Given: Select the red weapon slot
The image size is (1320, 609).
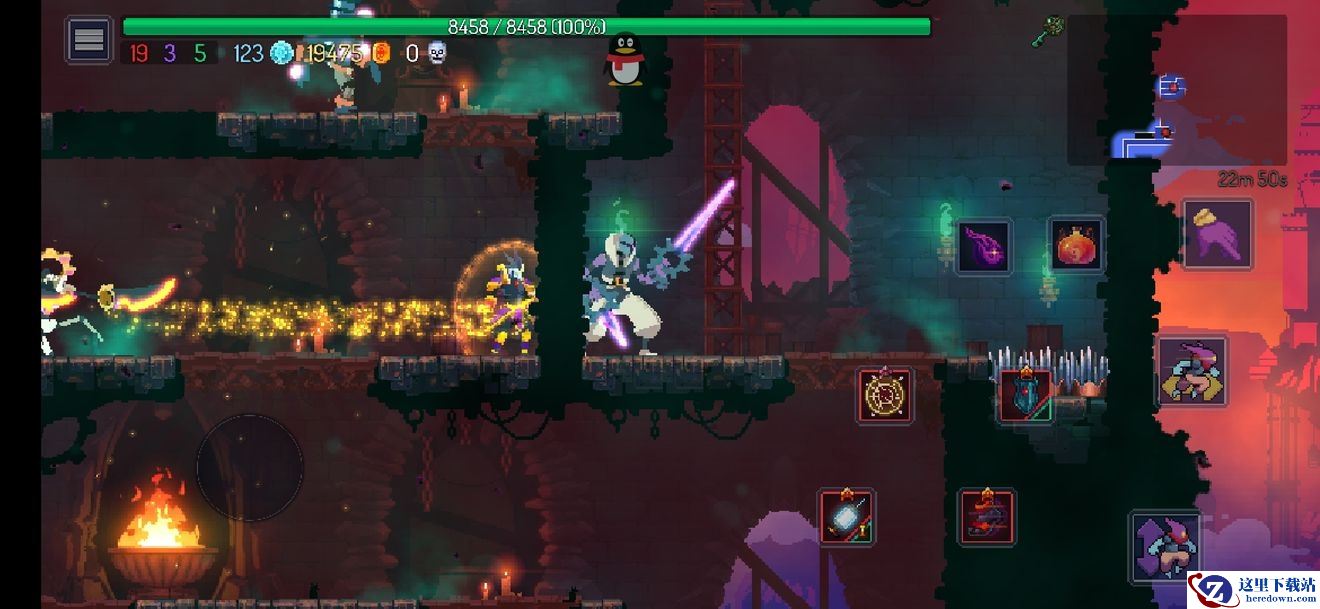Looking at the screenshot, I should click(987, 517).
